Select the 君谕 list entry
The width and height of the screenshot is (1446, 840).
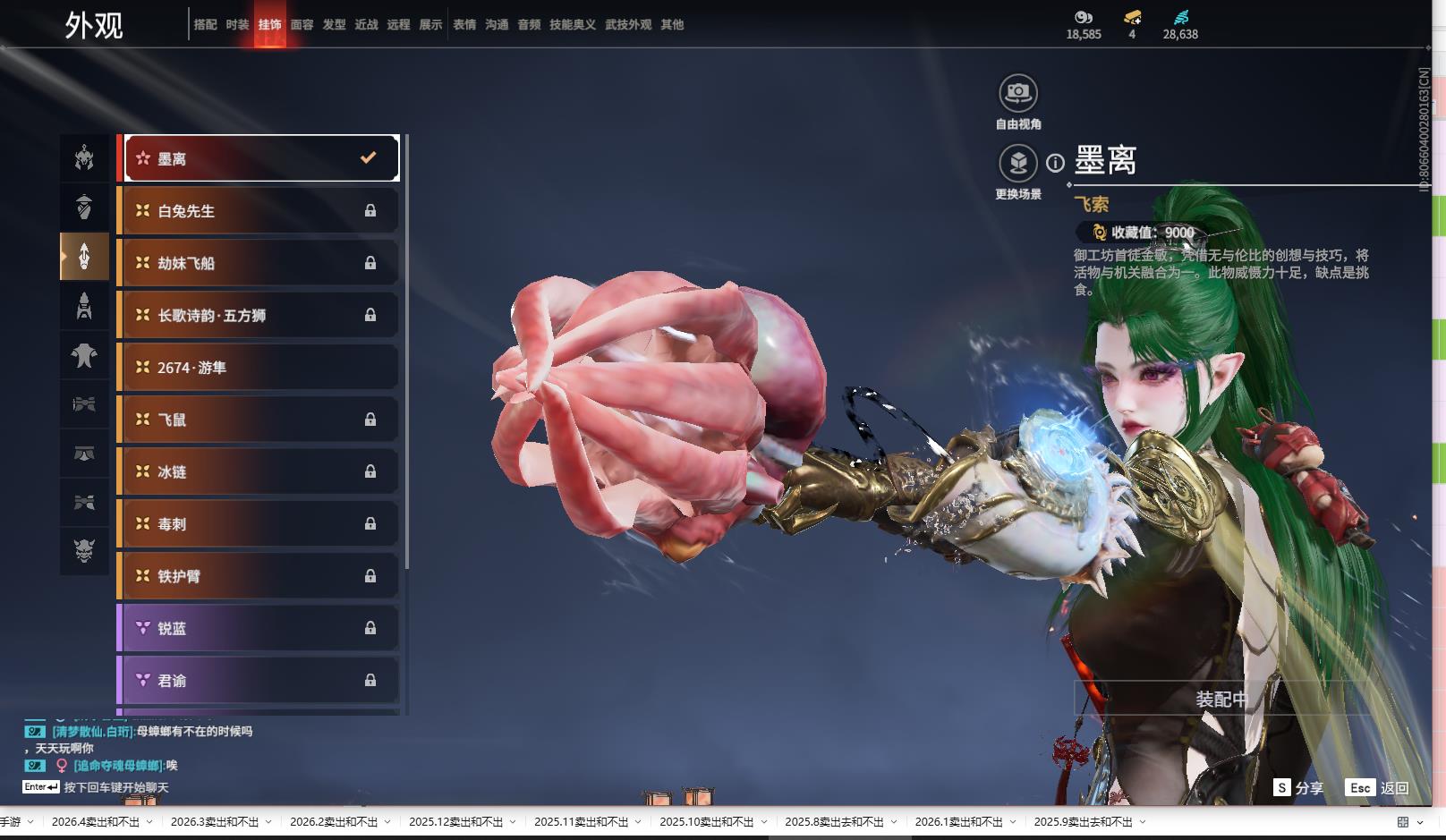pyautogui.click(x=259, y=681)
